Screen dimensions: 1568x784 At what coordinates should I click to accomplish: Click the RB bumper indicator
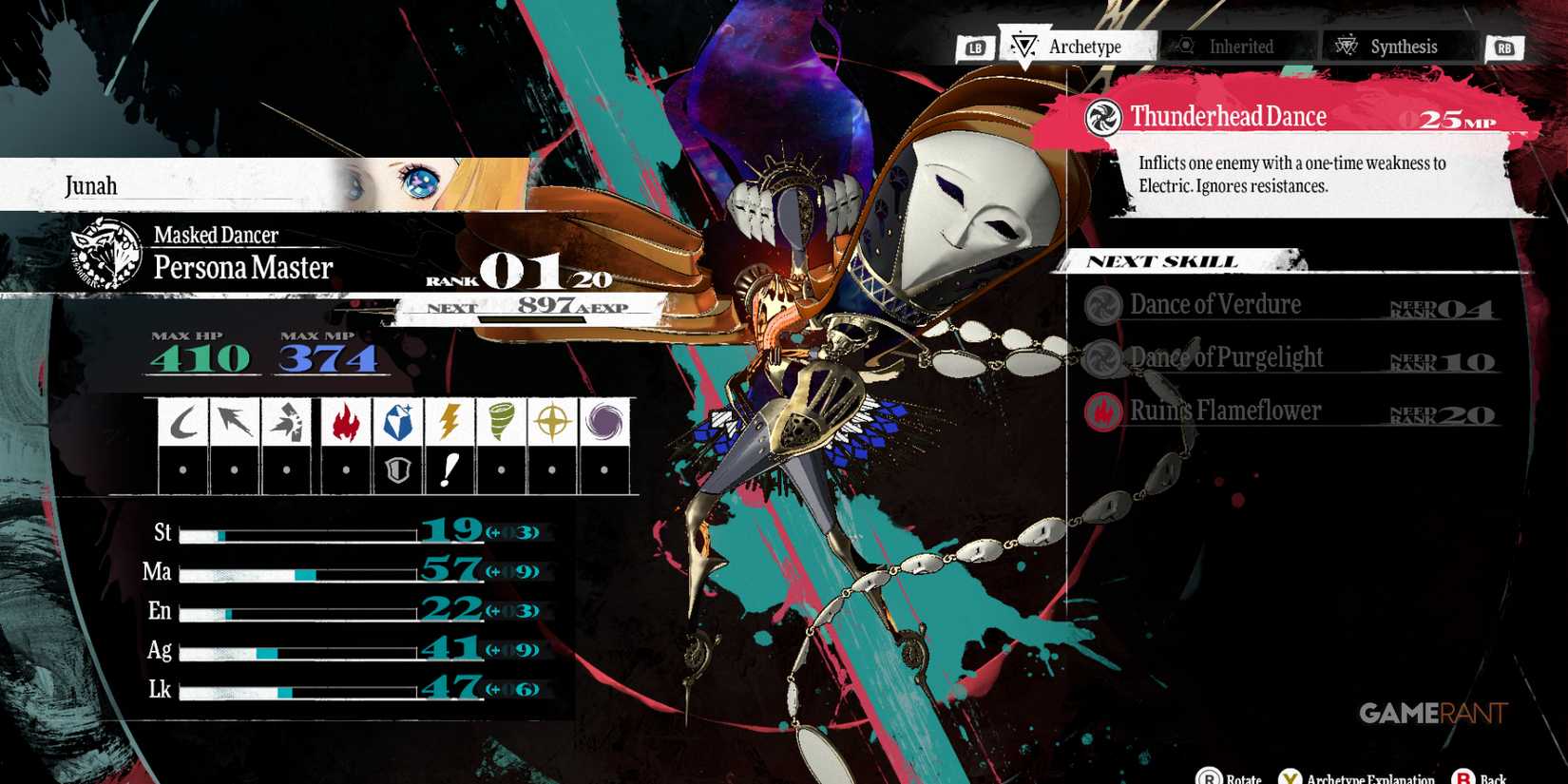pyautogui.click(x=1504, y=46)
